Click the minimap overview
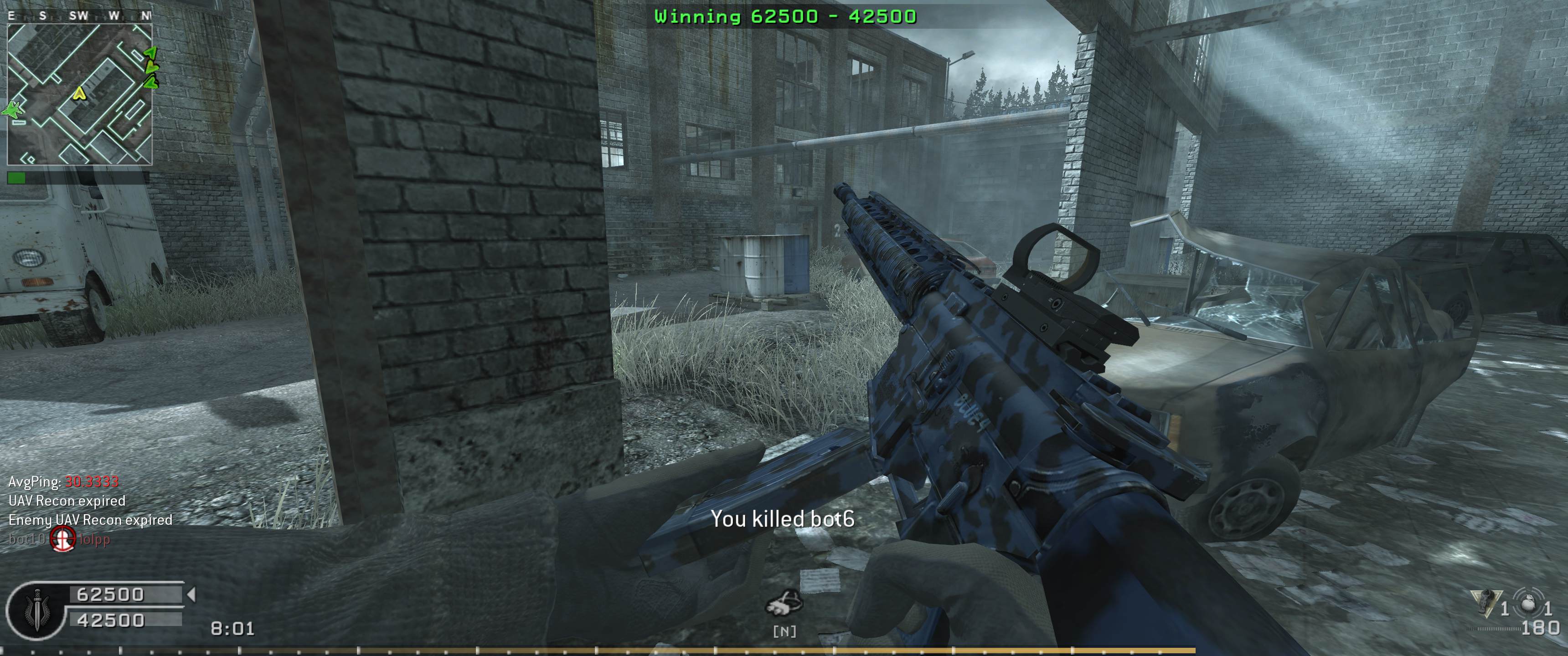 click(x=79, y=94)
